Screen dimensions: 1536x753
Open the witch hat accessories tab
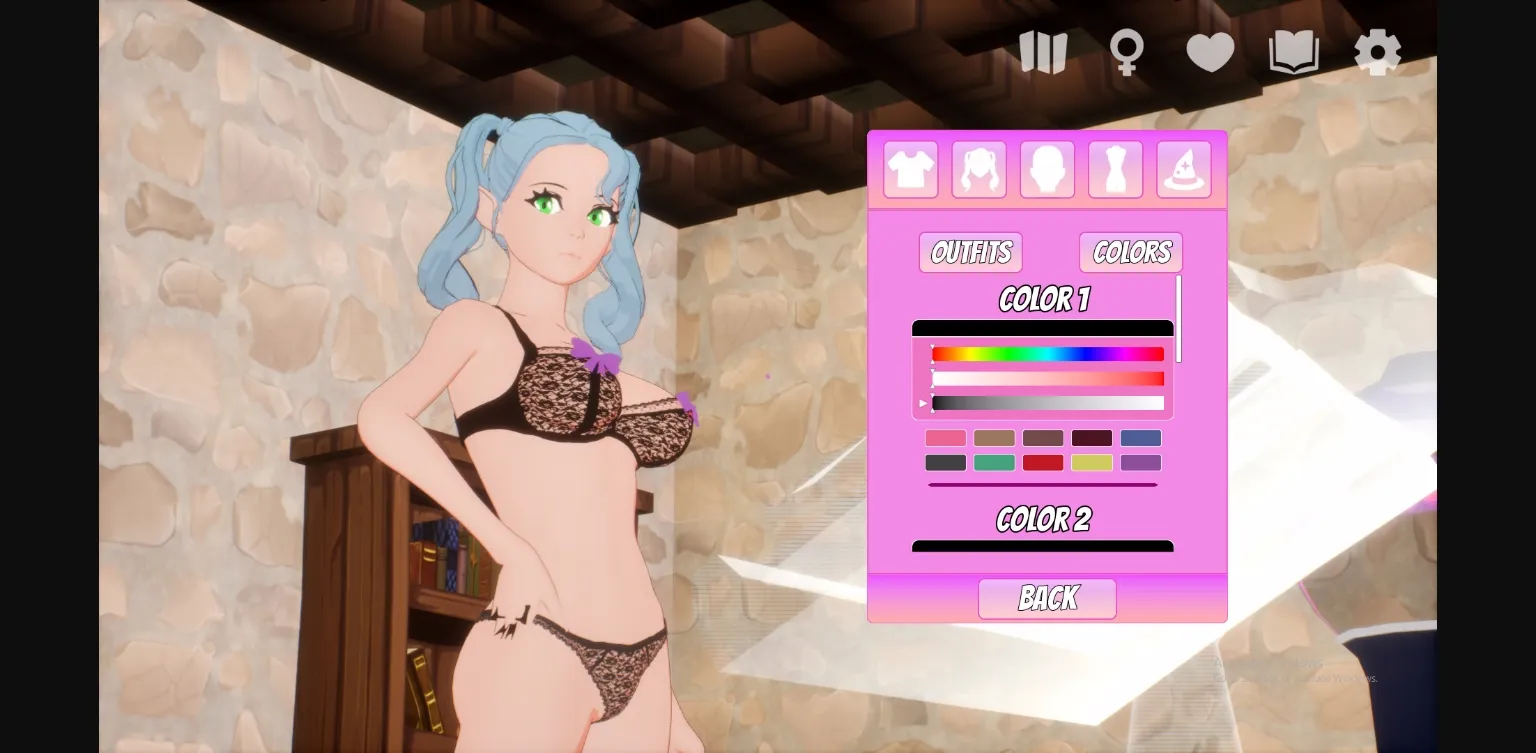pyautogui.click(x=1183, y=168)
